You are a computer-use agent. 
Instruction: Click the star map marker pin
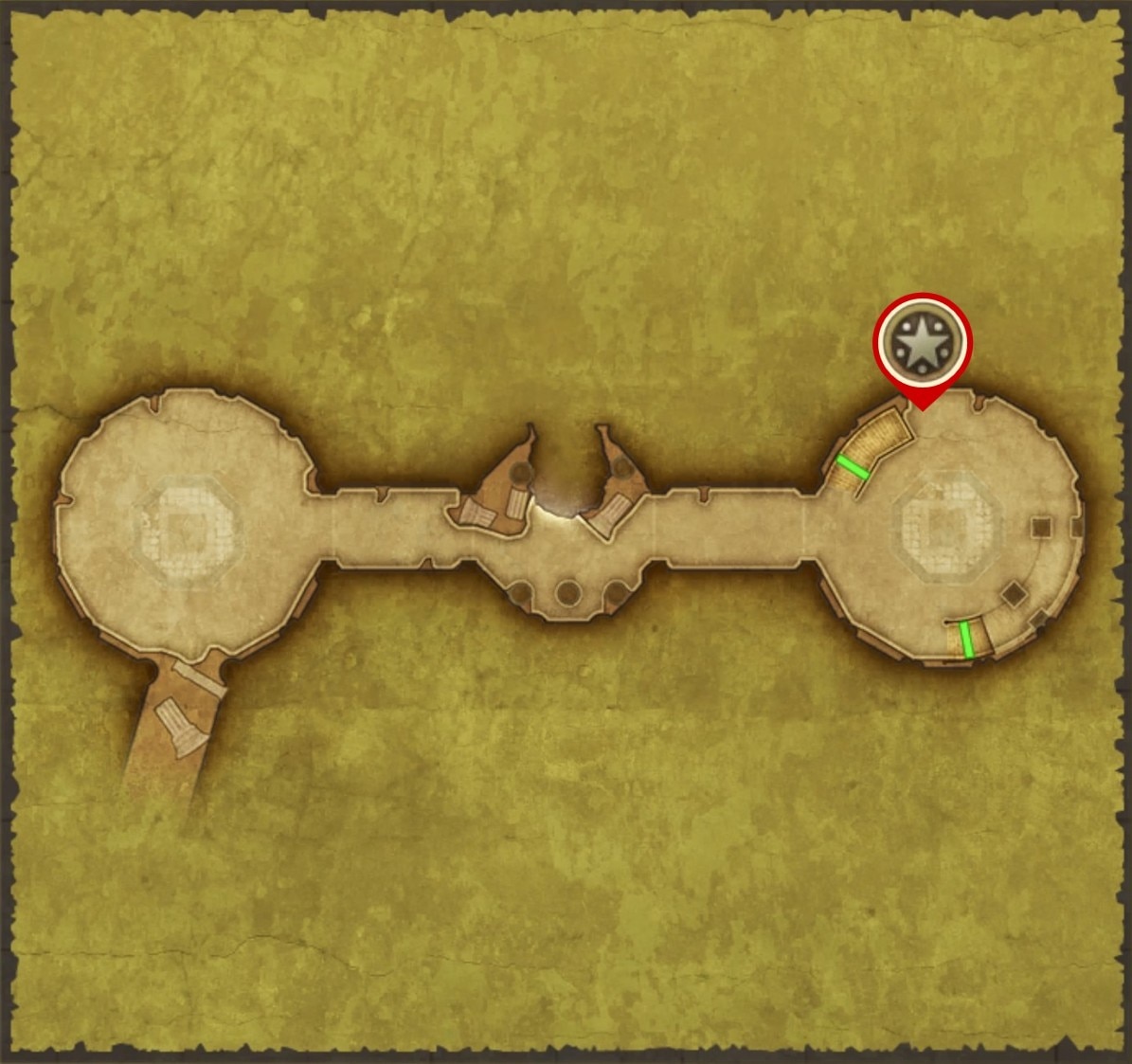[922, 343]
